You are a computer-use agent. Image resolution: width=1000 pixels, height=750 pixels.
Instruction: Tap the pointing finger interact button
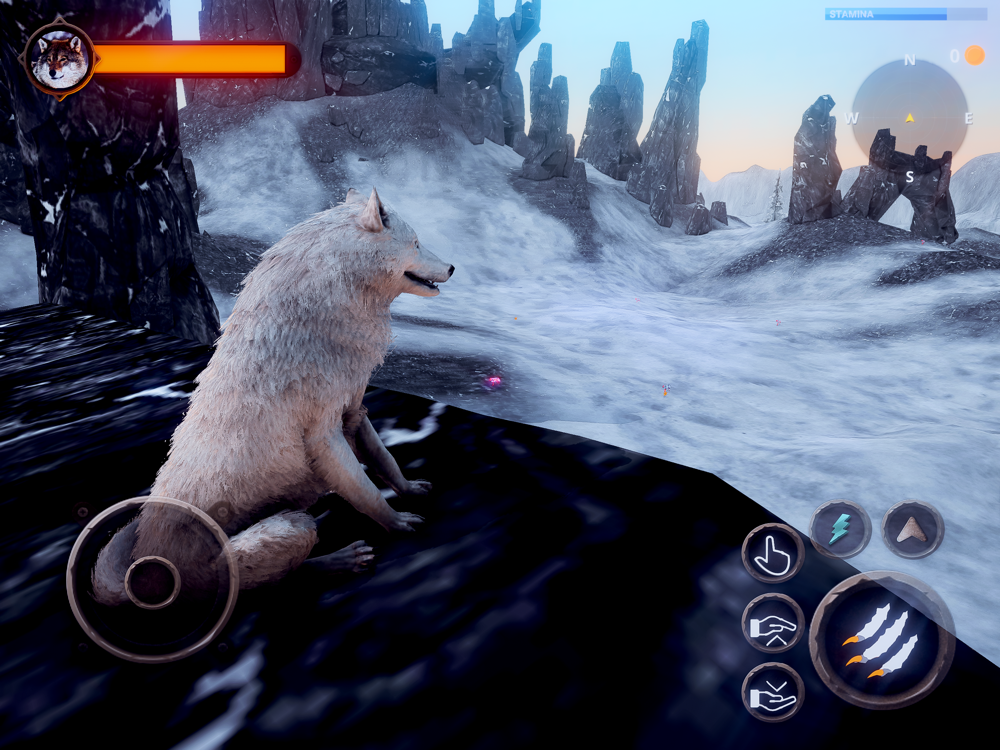click(x=772, y=553)
